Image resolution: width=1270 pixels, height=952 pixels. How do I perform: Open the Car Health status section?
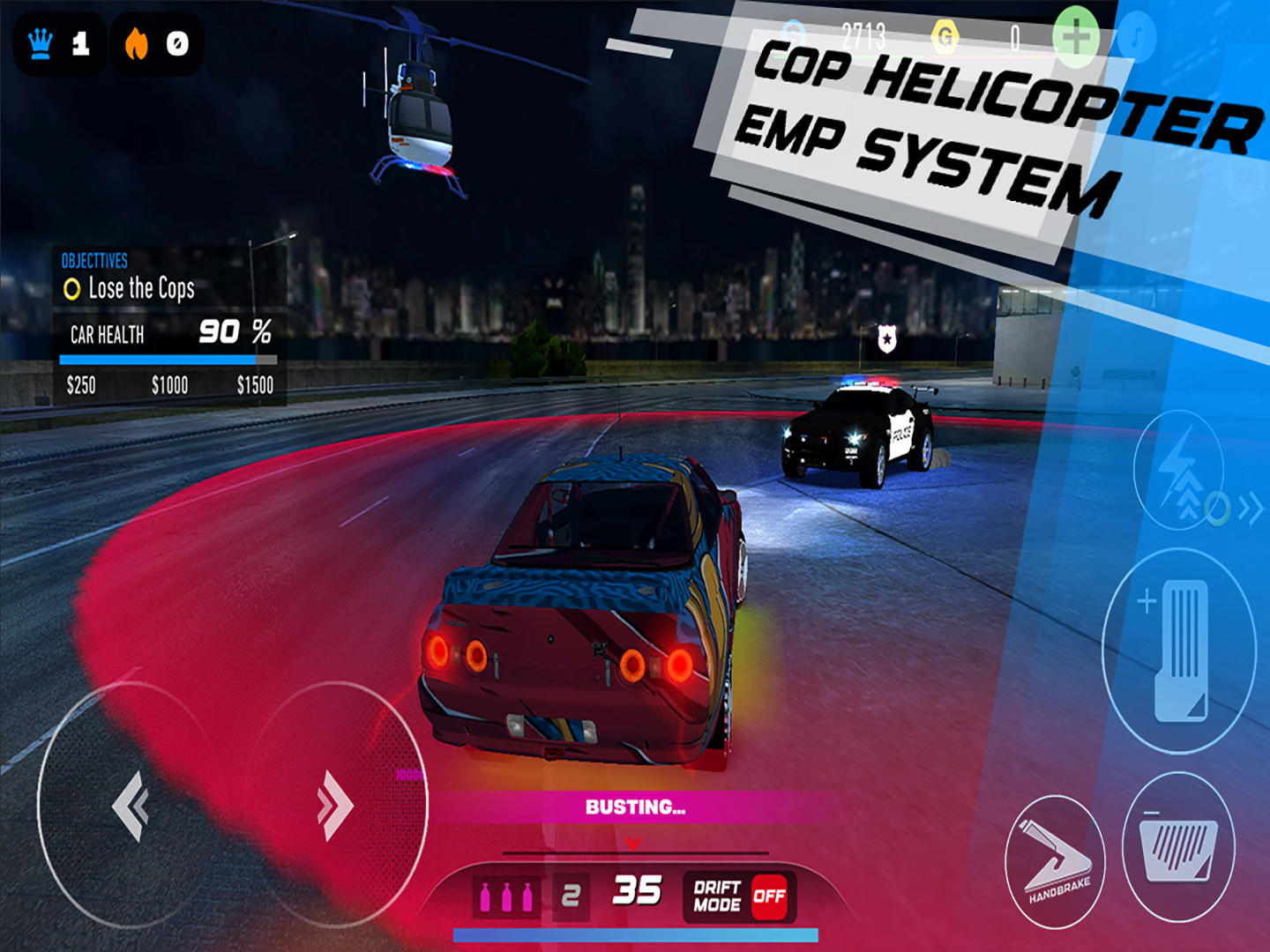[108, 335]
